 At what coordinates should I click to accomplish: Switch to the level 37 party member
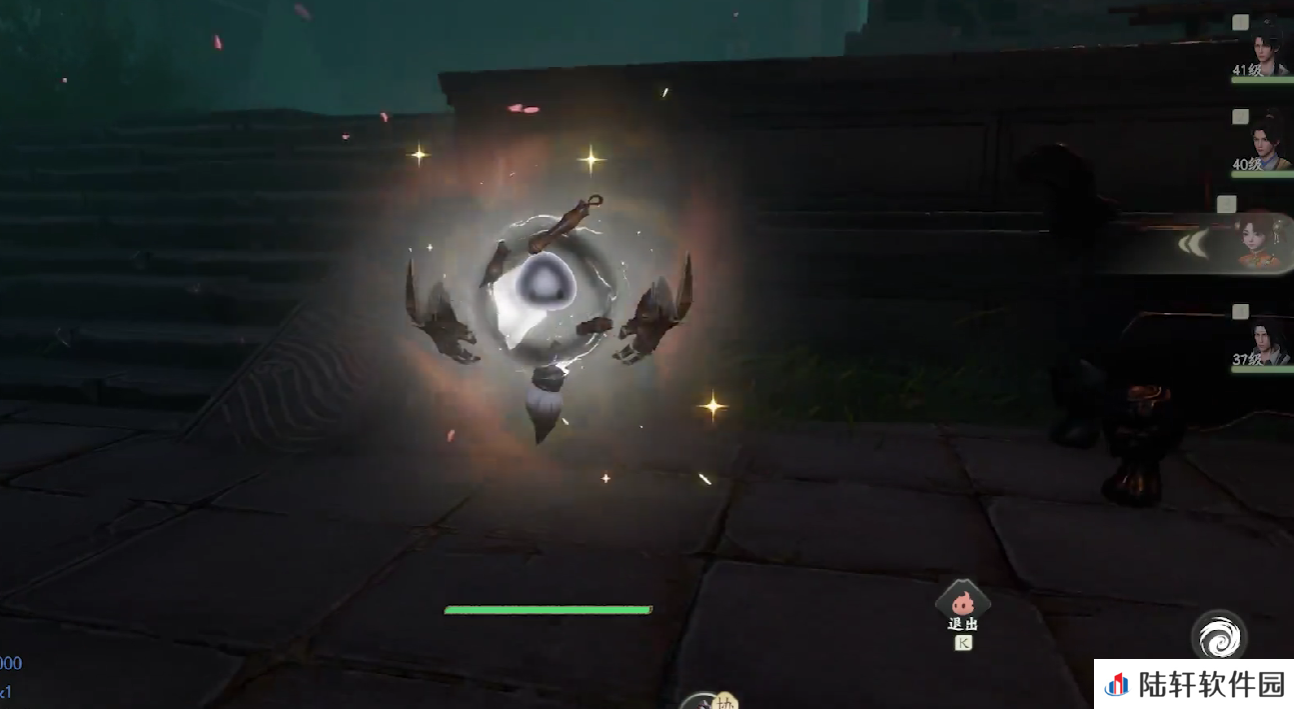1270,341
